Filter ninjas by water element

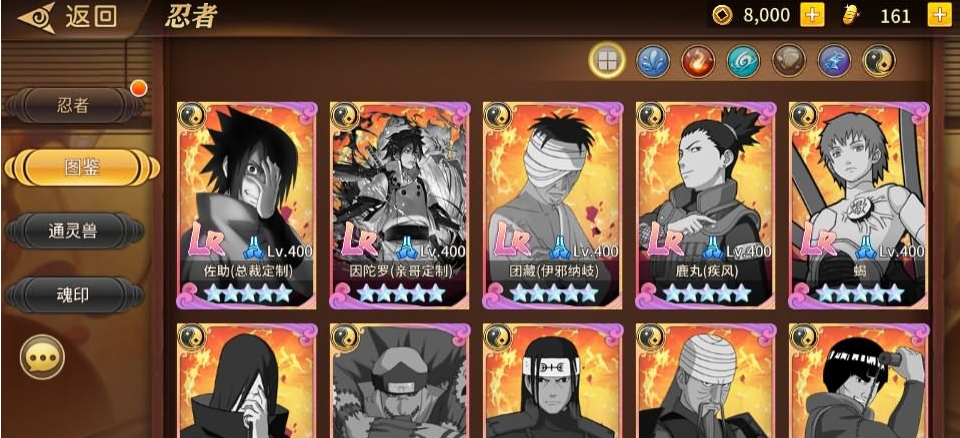[652, 61]
